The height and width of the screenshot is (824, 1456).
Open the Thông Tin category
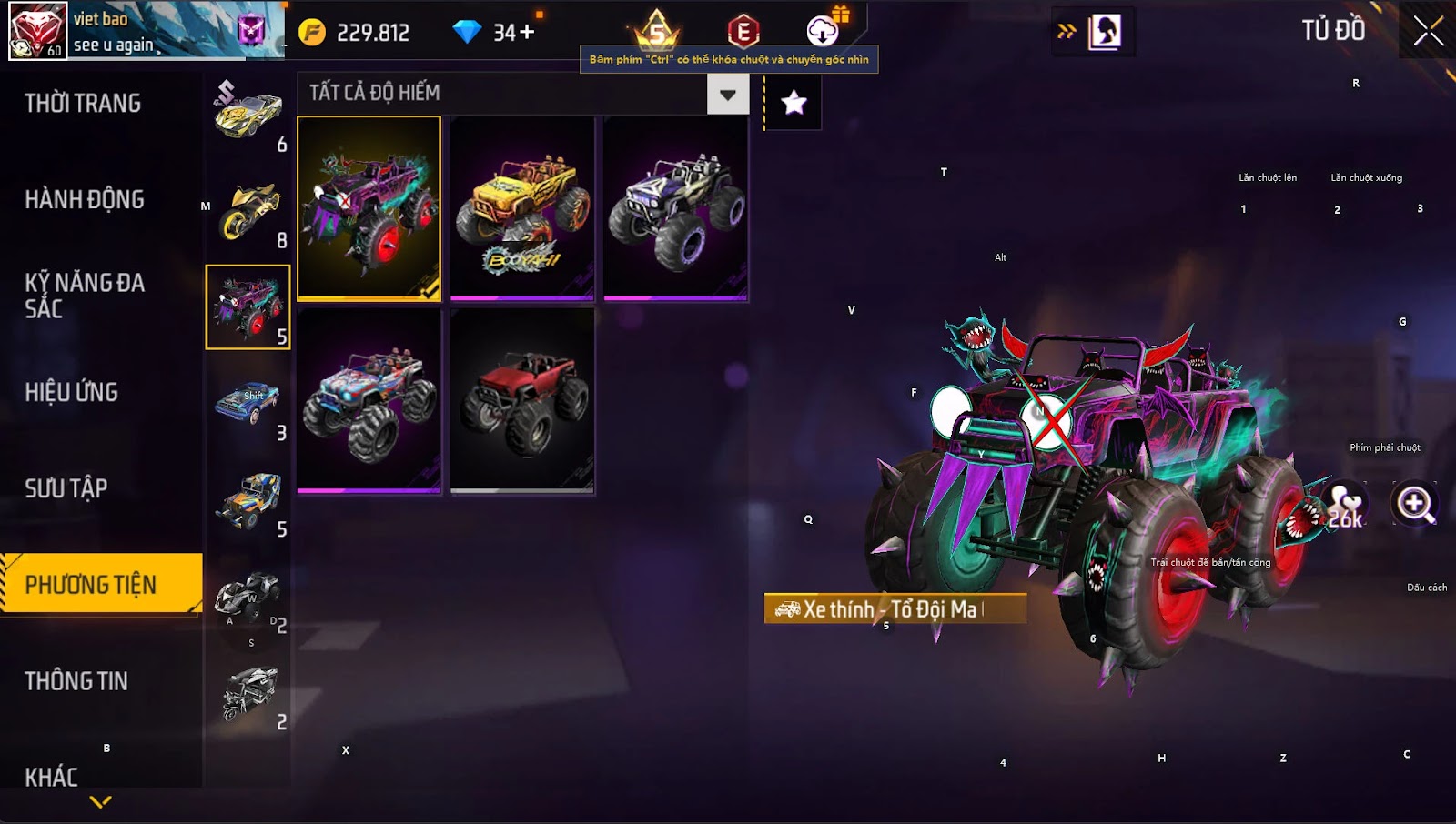pyautogui.click(x=76, y=681)
